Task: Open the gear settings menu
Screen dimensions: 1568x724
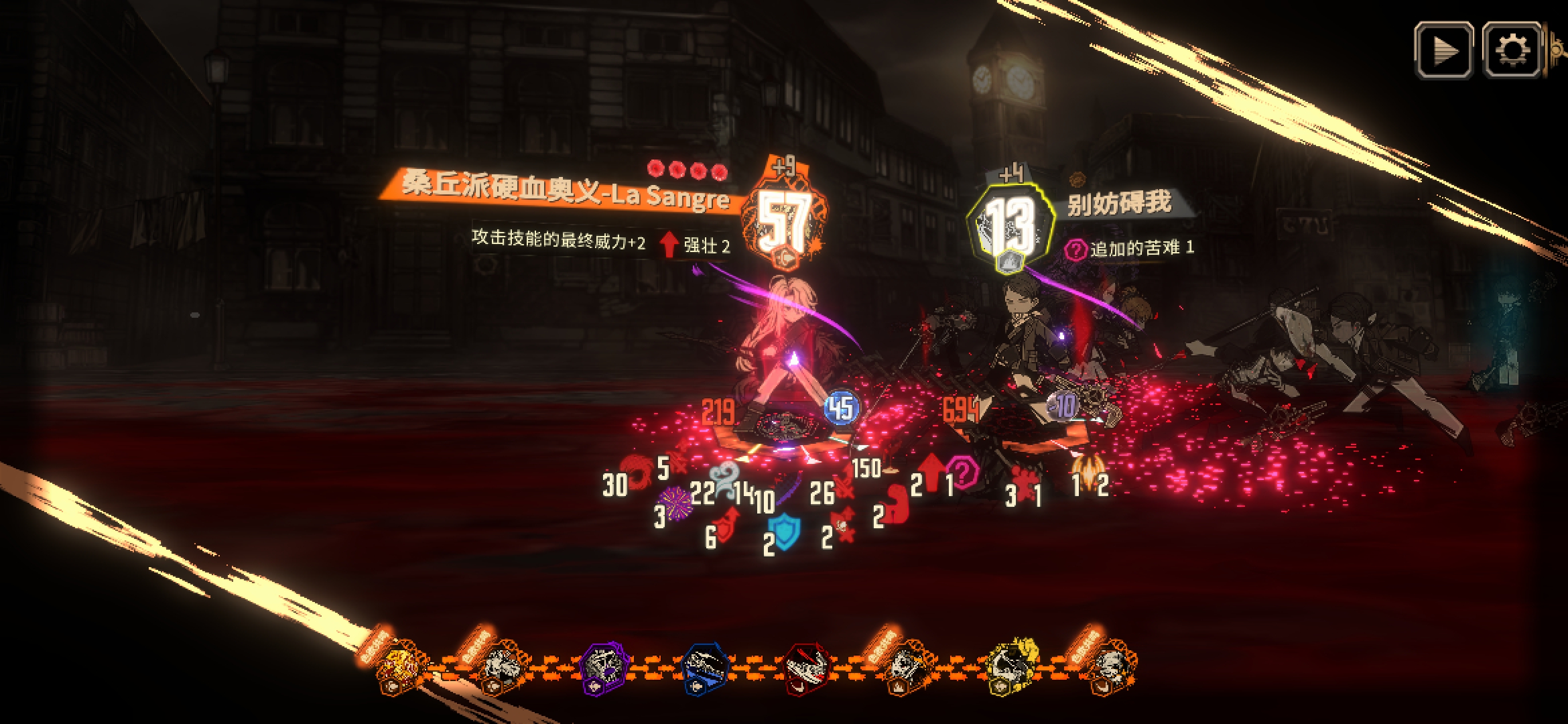Action: (1512, 50)
